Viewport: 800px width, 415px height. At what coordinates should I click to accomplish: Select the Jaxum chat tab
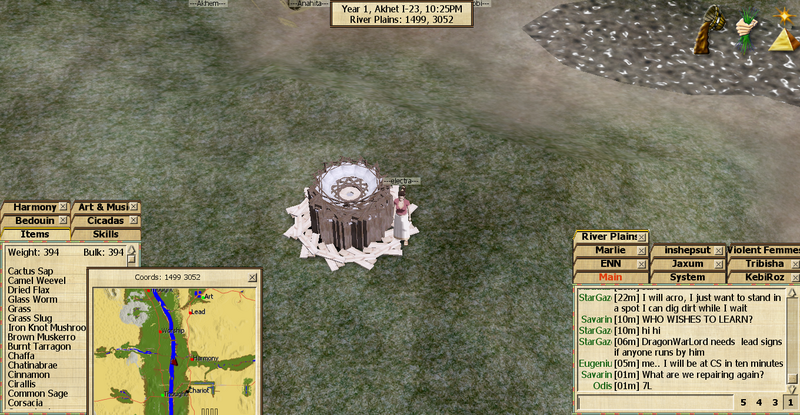coord(687,263)
